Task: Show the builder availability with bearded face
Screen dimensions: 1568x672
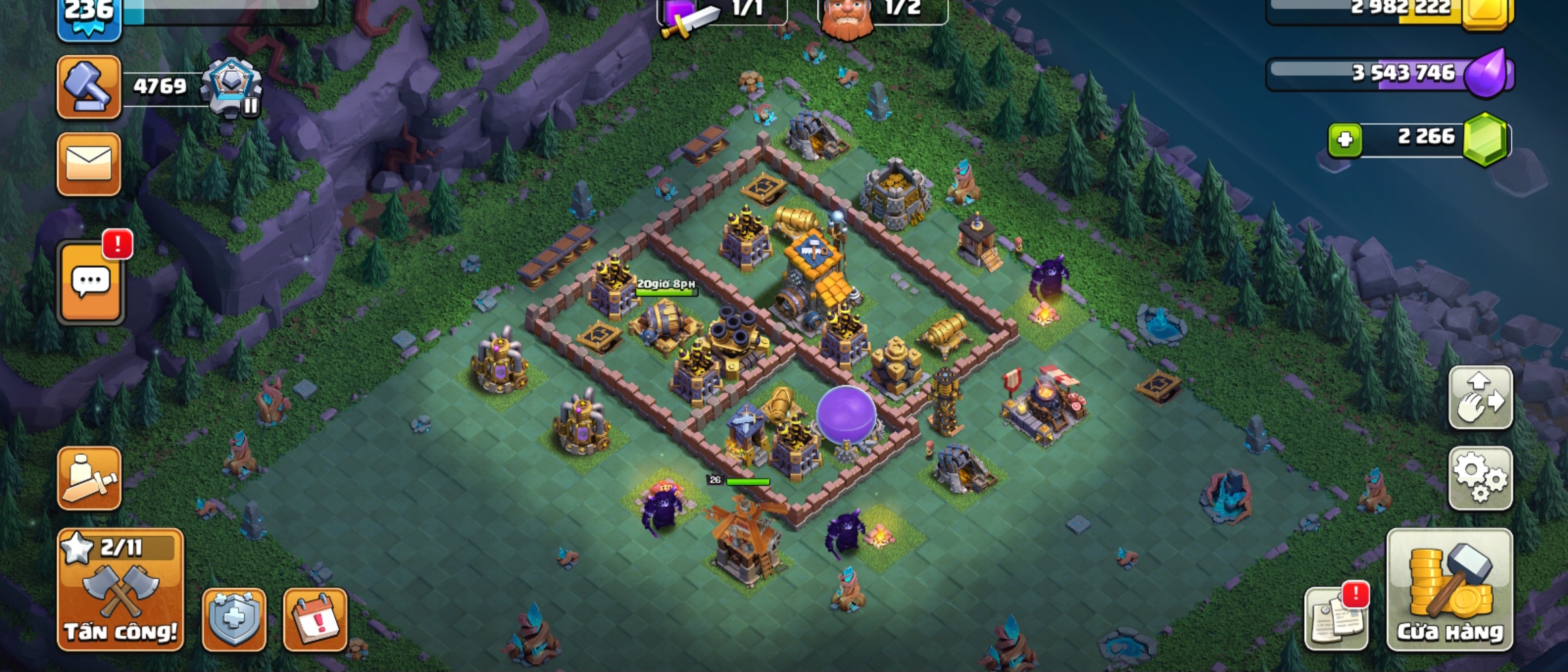Action: [x=881, y=12]
